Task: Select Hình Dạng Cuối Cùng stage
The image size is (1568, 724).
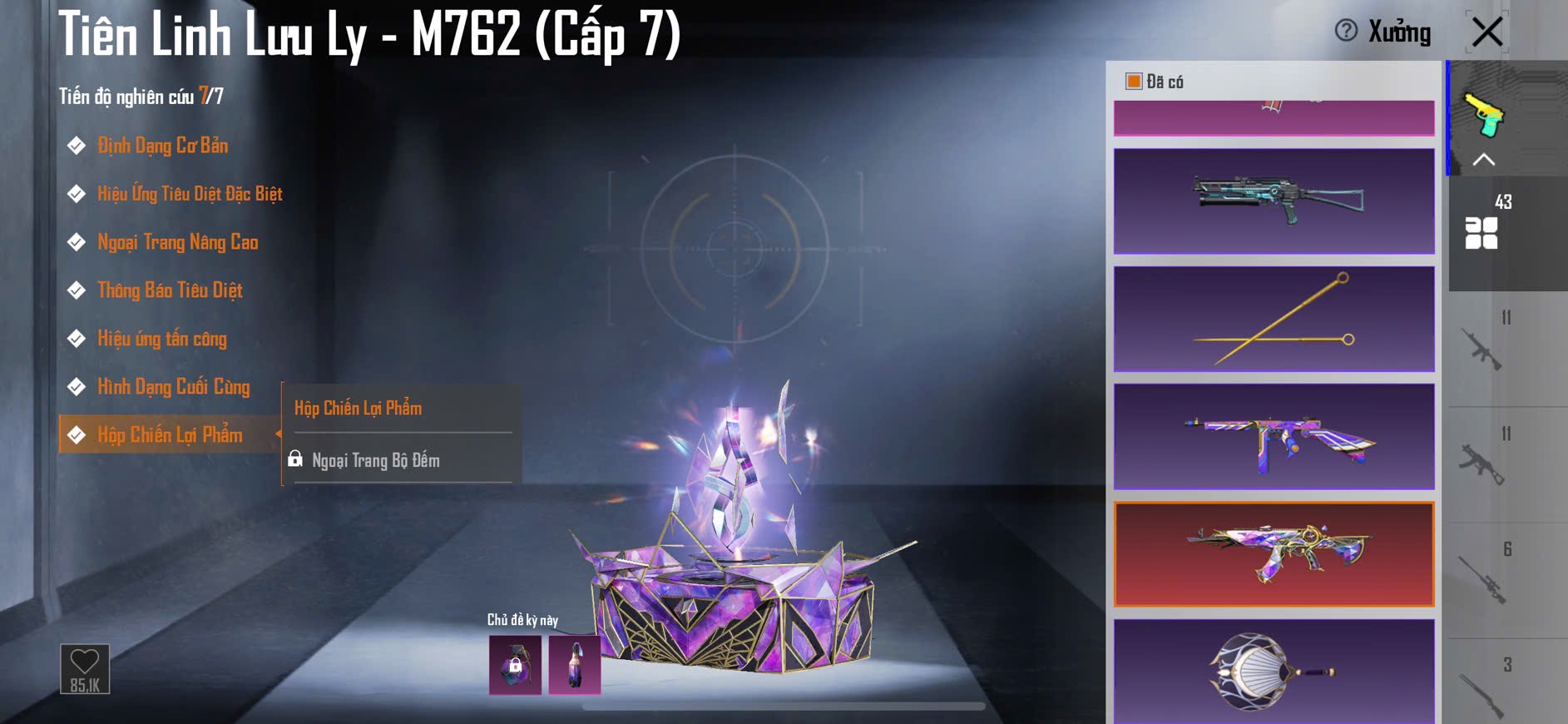Action: click(173, 387)
